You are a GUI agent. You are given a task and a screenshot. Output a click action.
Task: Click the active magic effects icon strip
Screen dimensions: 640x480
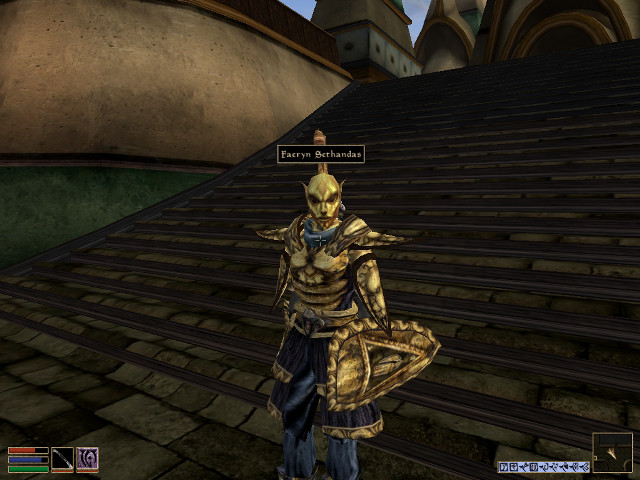(x=543, y=466)
